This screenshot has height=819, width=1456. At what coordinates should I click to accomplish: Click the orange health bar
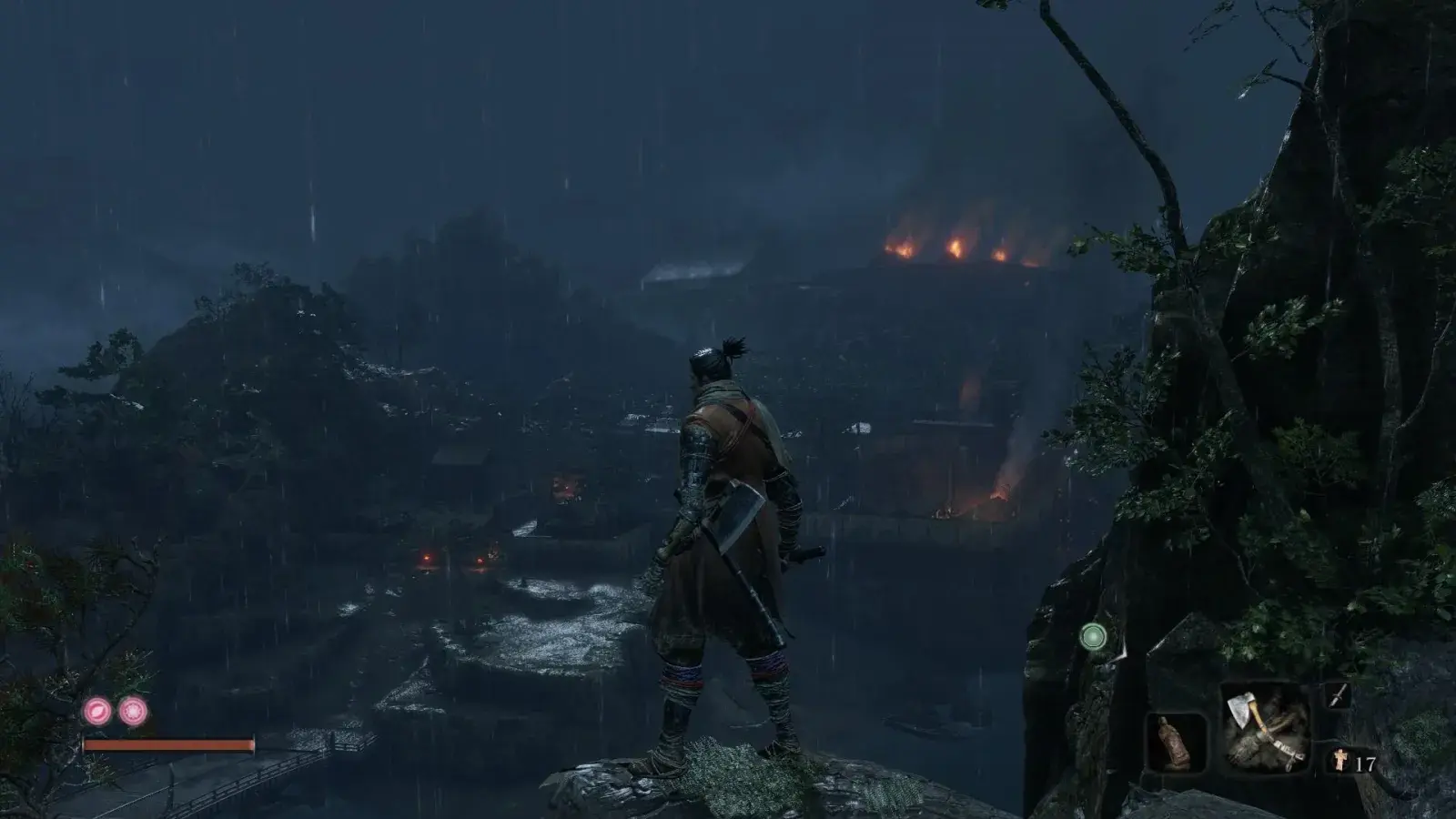[168, 744]
